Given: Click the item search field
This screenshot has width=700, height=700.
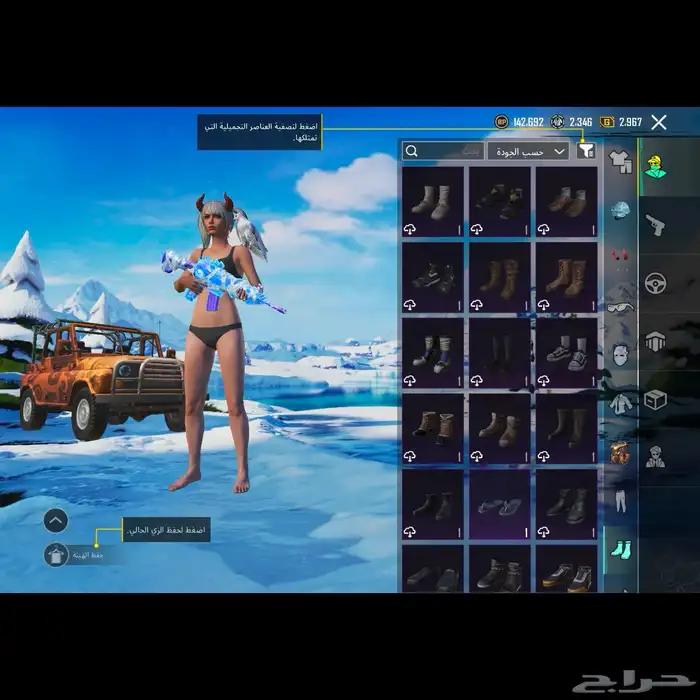Looking at the screenshot, I should 442,151.
